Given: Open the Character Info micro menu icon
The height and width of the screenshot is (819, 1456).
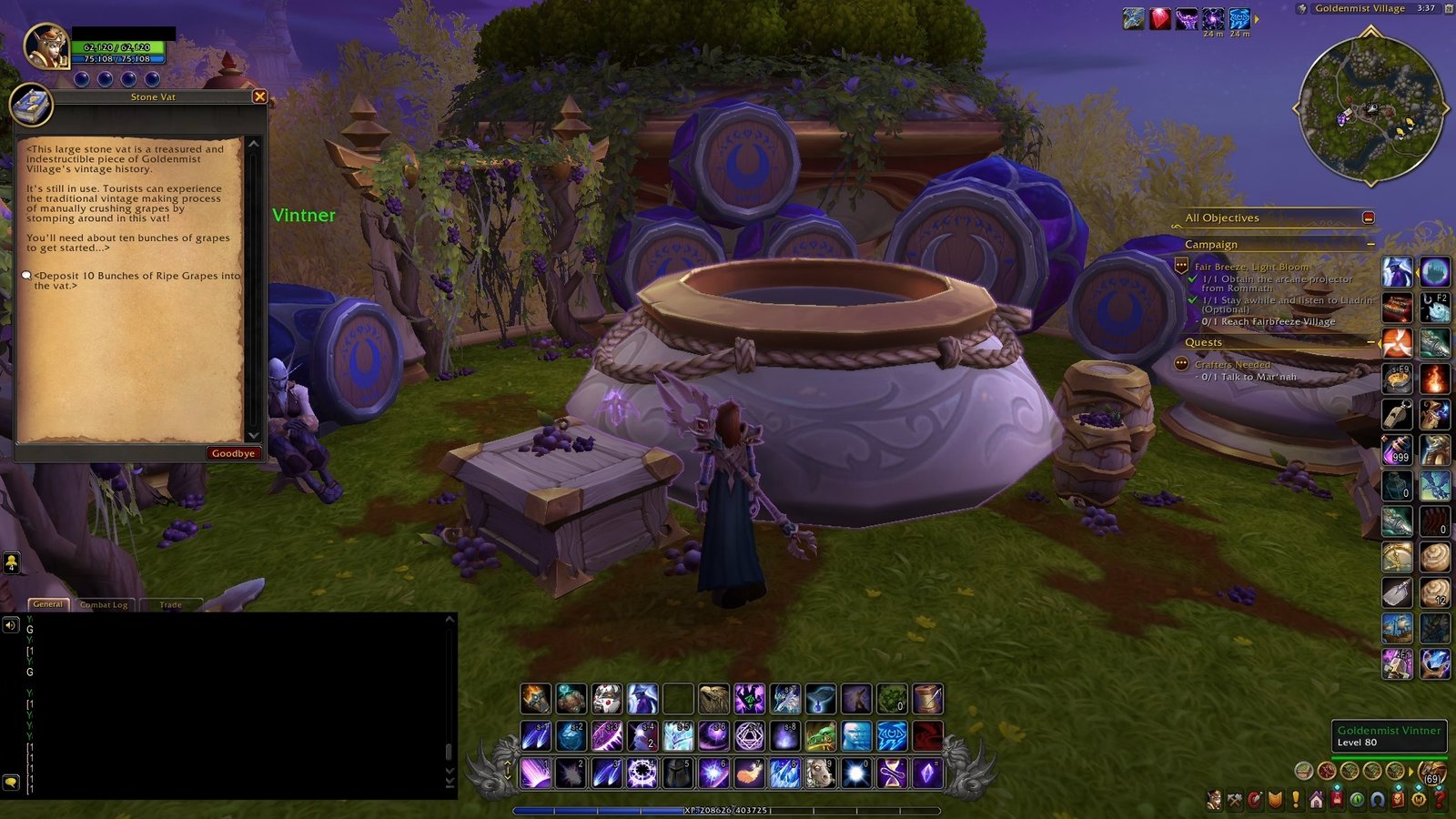Looking at the screenshot, I should pos(1214,798).
